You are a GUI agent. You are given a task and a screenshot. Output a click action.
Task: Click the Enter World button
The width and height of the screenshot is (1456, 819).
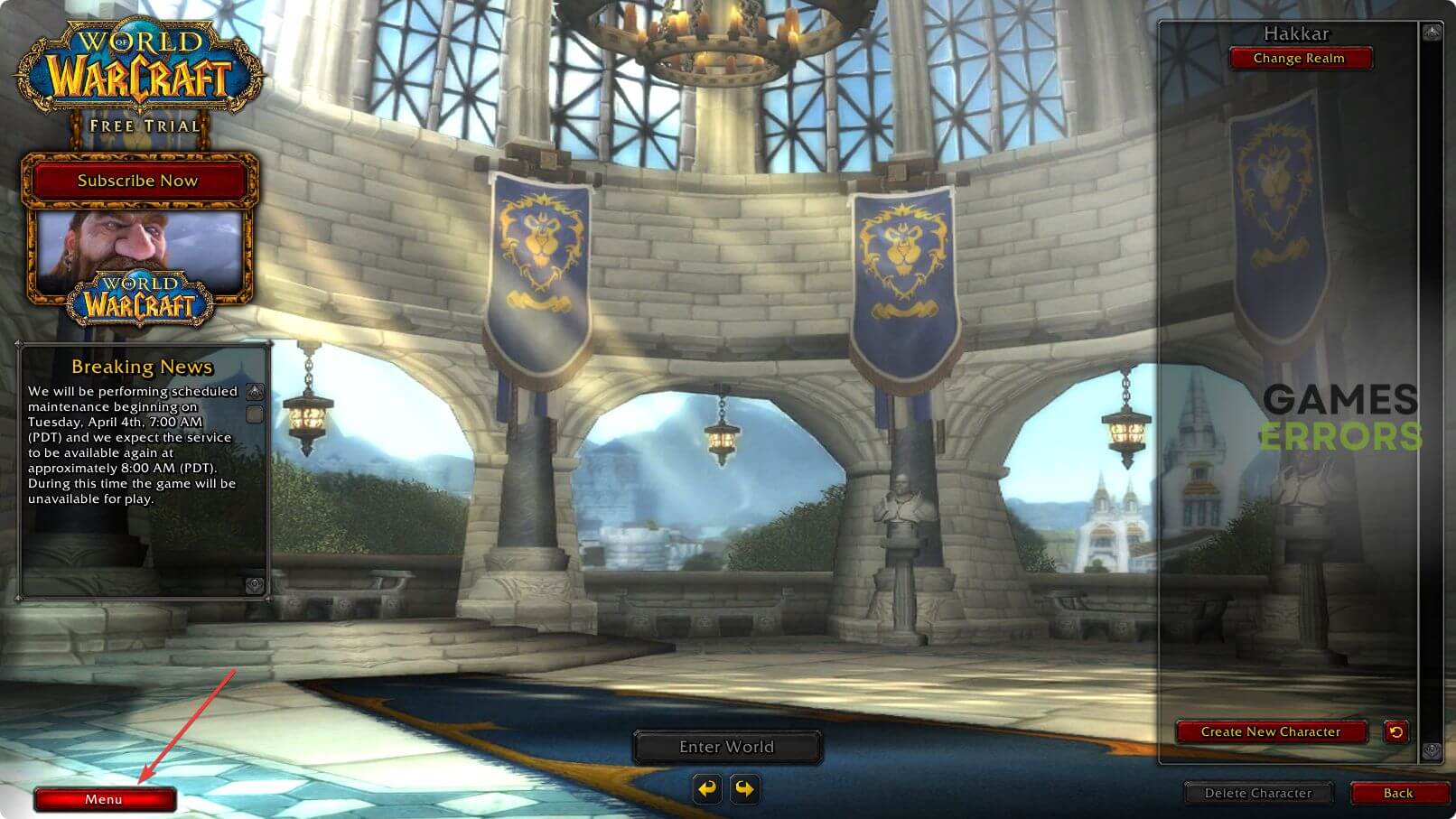[x=726, y=747]
